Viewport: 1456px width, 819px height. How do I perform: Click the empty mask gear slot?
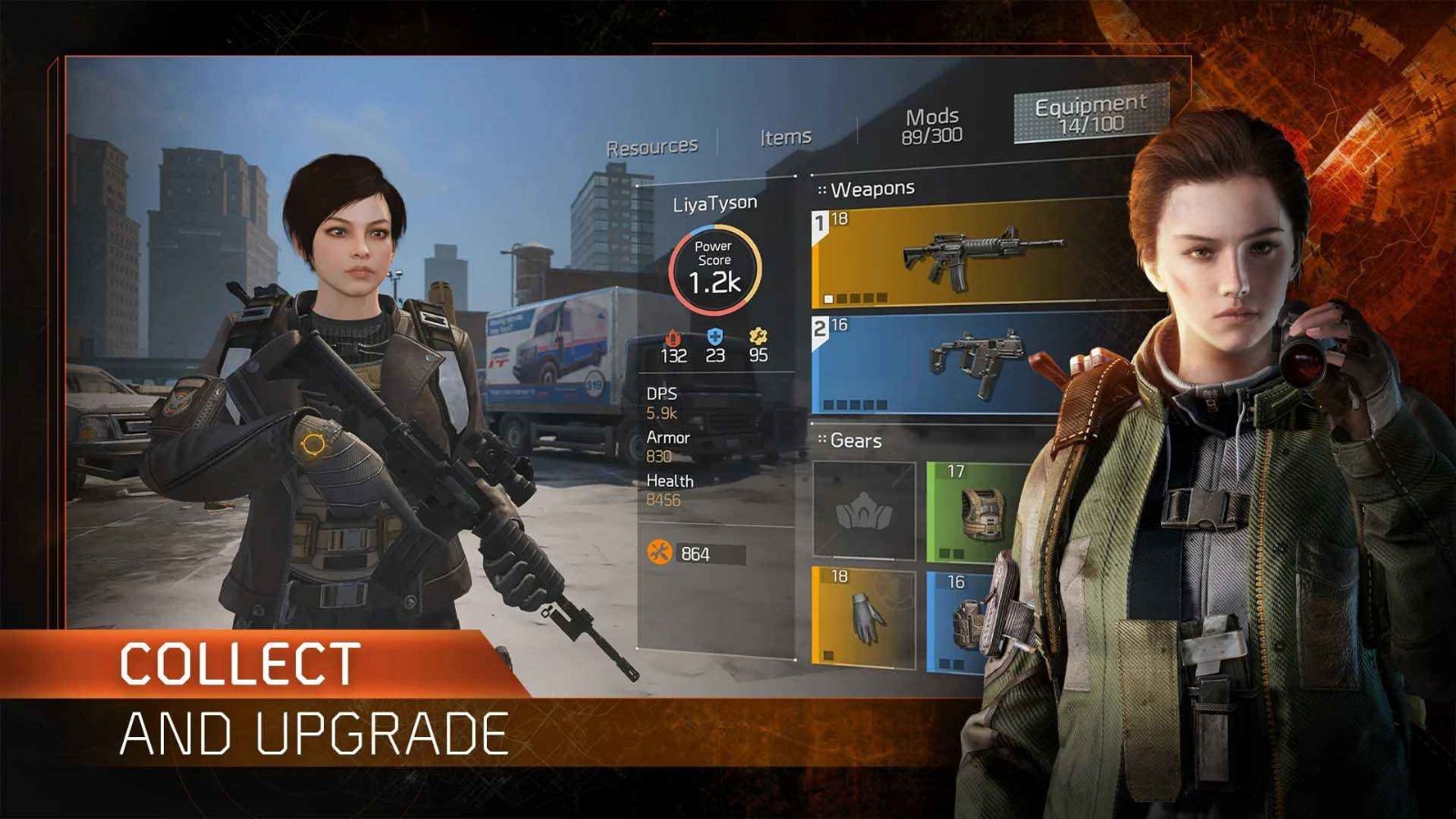pyautogui.click(x=864, y=511)
